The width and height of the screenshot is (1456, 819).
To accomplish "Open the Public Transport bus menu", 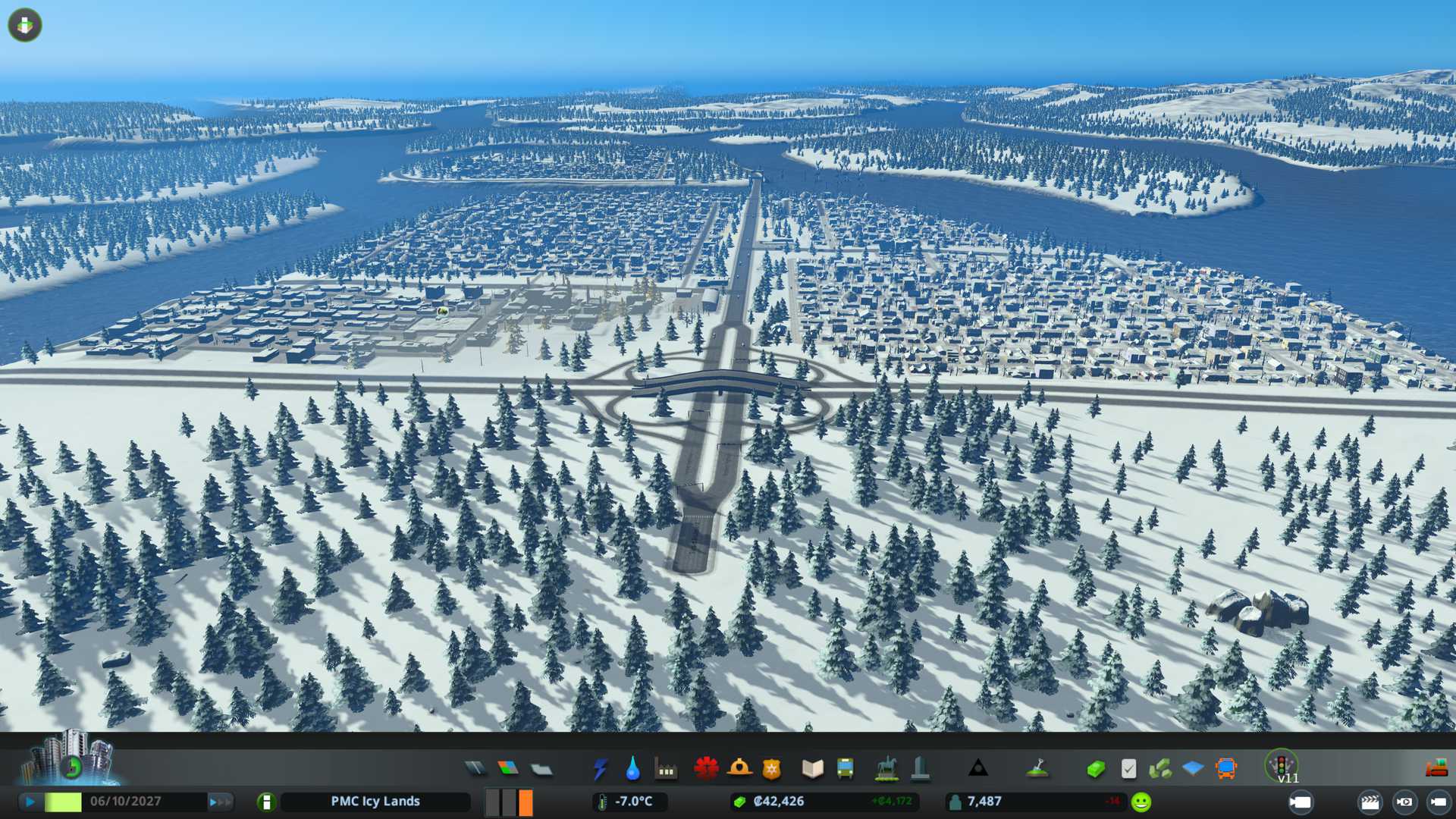I will click(845, 769).
